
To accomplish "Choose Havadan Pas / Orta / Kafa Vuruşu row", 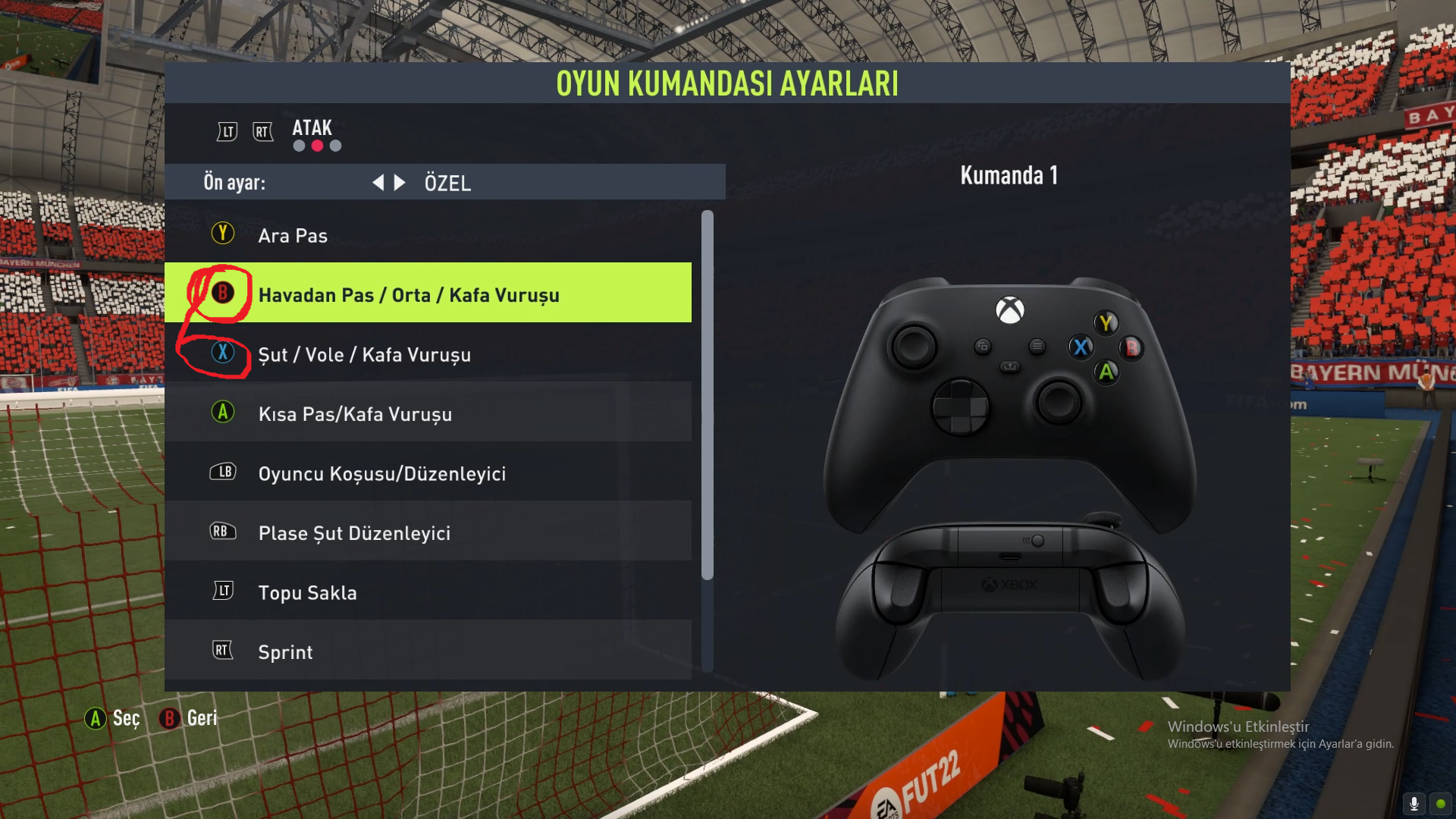I will tap(428, 294).
